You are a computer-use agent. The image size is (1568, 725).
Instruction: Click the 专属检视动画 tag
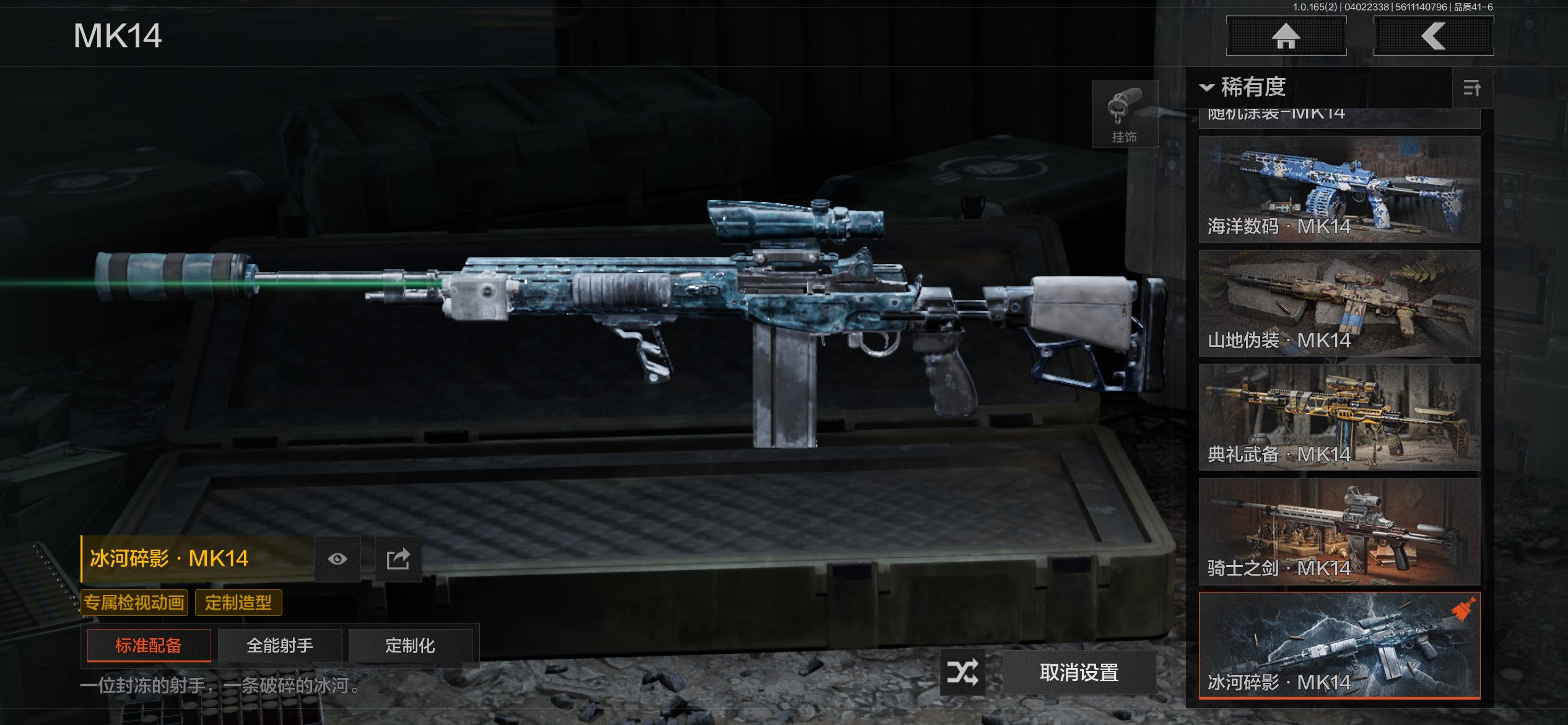pos(134,602)
